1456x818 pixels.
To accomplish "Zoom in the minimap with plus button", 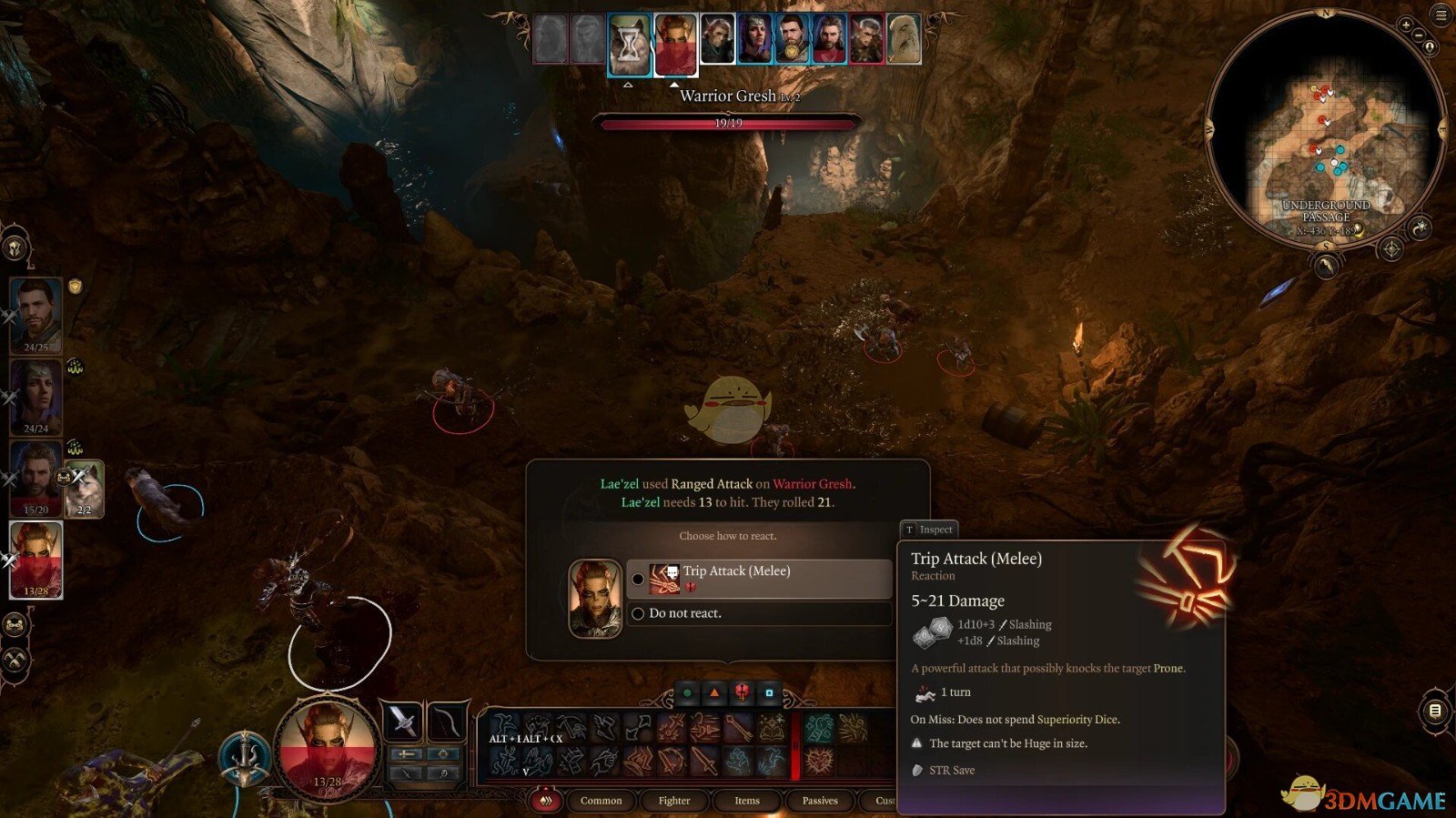I will tap(1406, 25).
